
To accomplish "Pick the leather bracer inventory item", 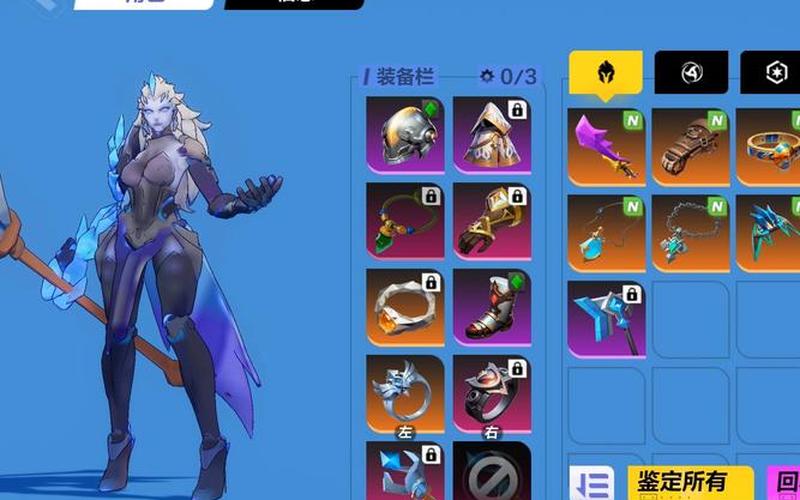I will tap(691, 148).
